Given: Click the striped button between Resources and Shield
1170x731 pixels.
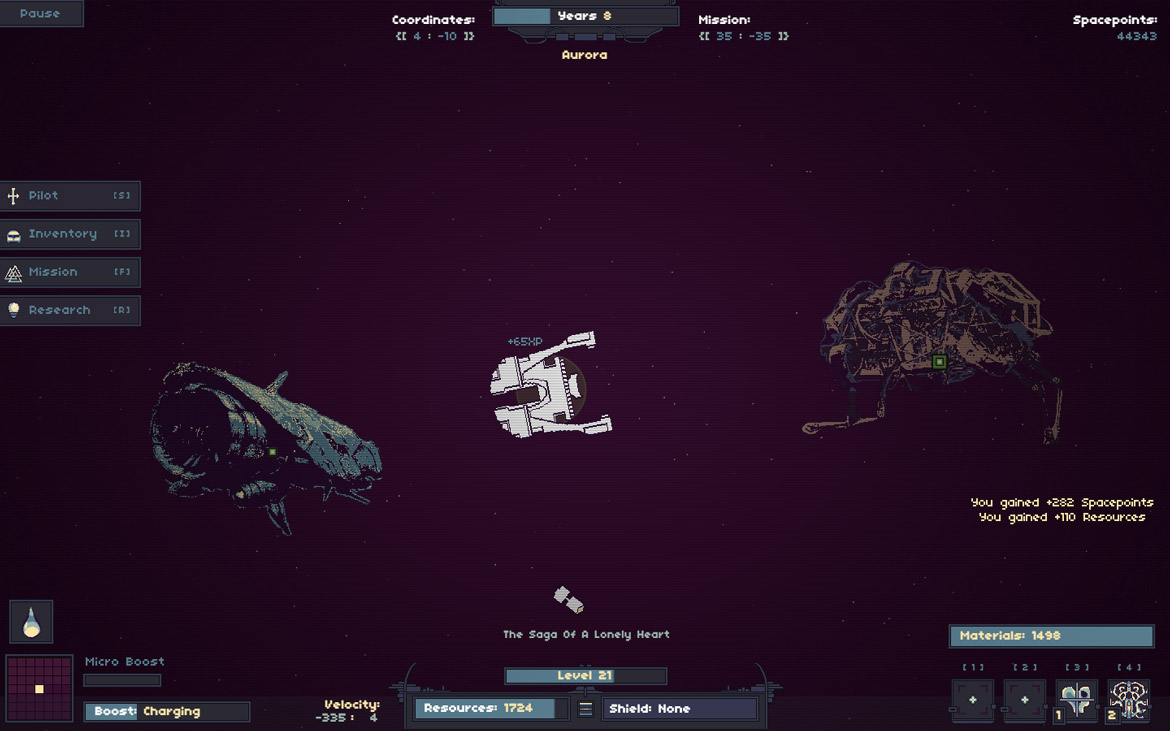Looking at the screenshot, I should click(586, 709).
